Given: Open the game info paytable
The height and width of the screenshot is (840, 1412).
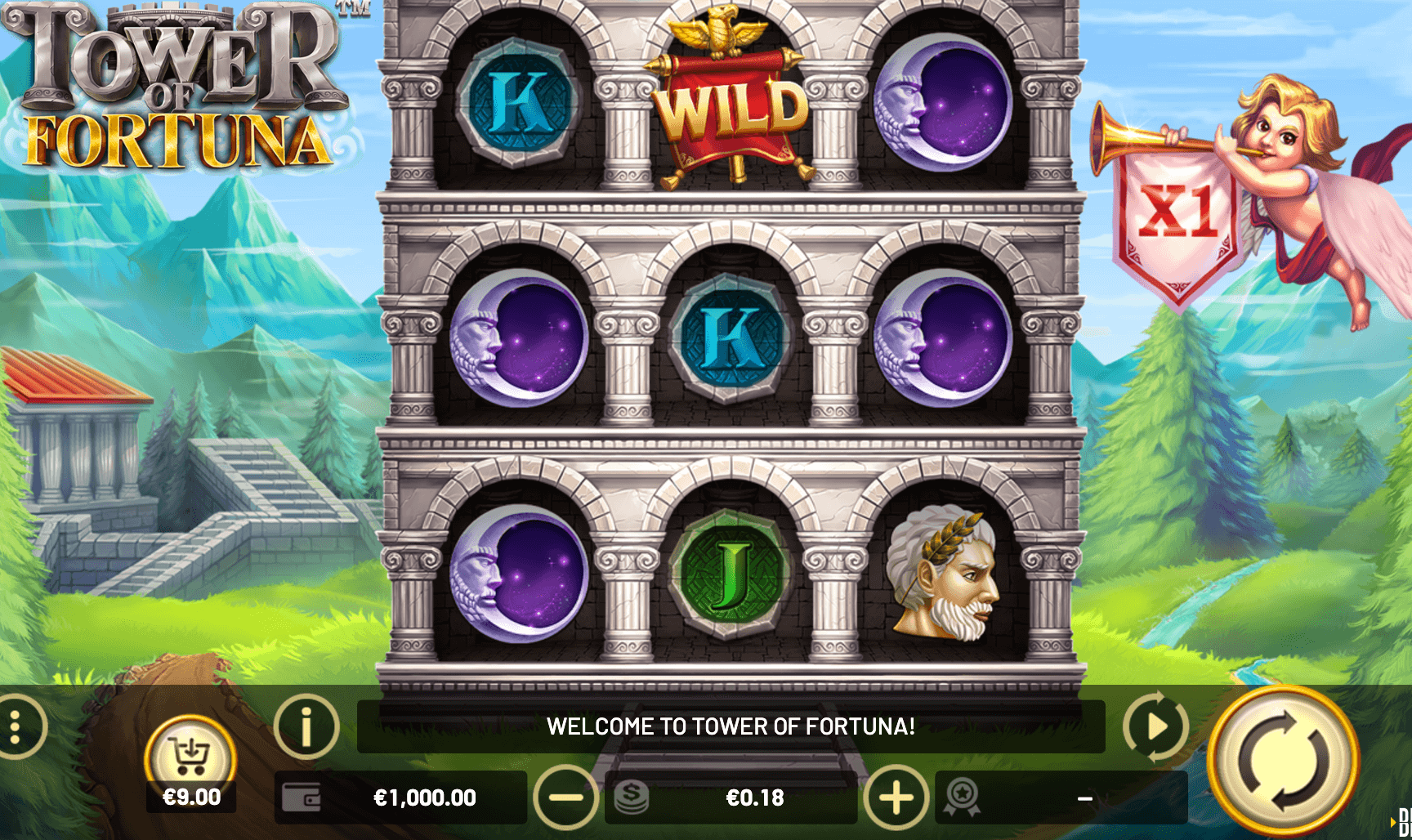Looking at the screenshot, I should click(306, 726).
